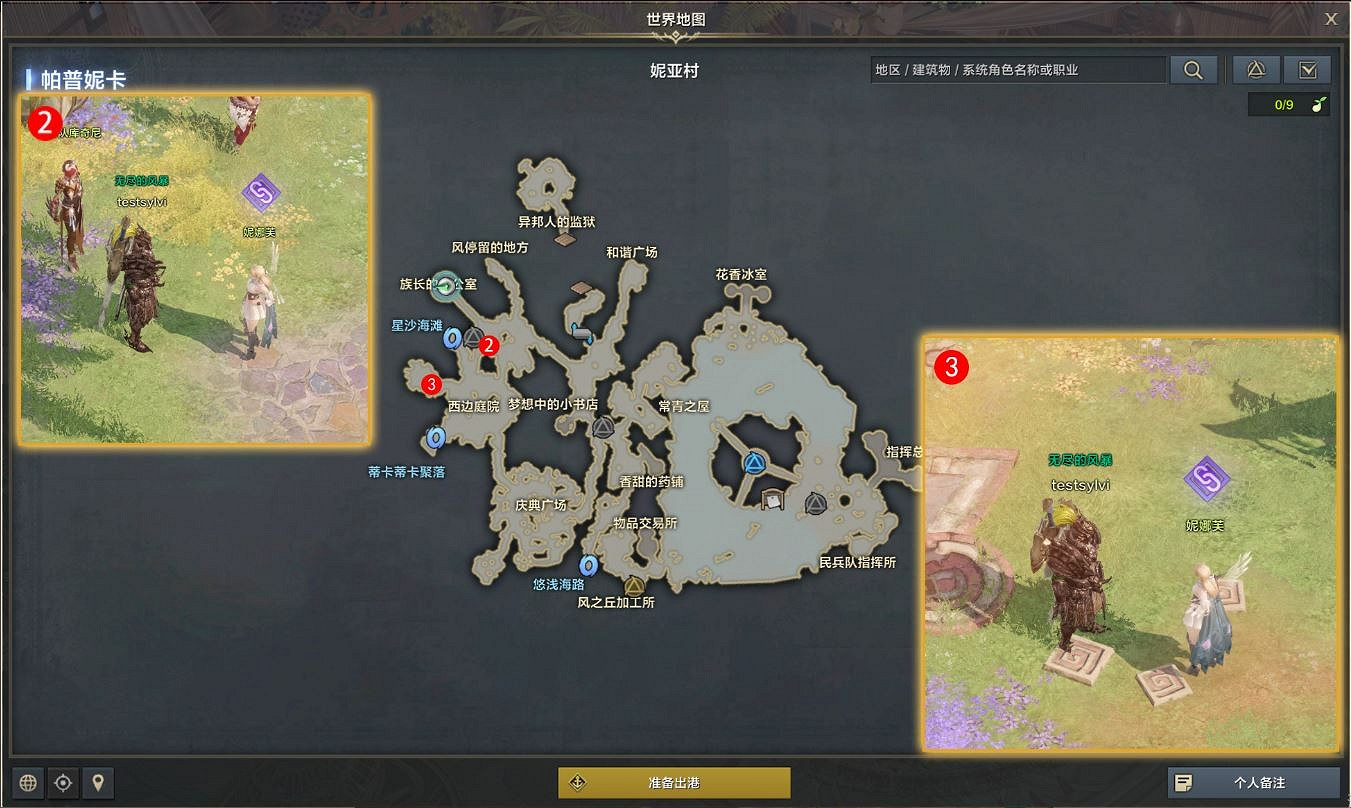This screenshot has width=1351, height=808.
Task: Click the teleport marker near 民兵队指挥所
Action: pyautogui.click(x=816, y=504)
